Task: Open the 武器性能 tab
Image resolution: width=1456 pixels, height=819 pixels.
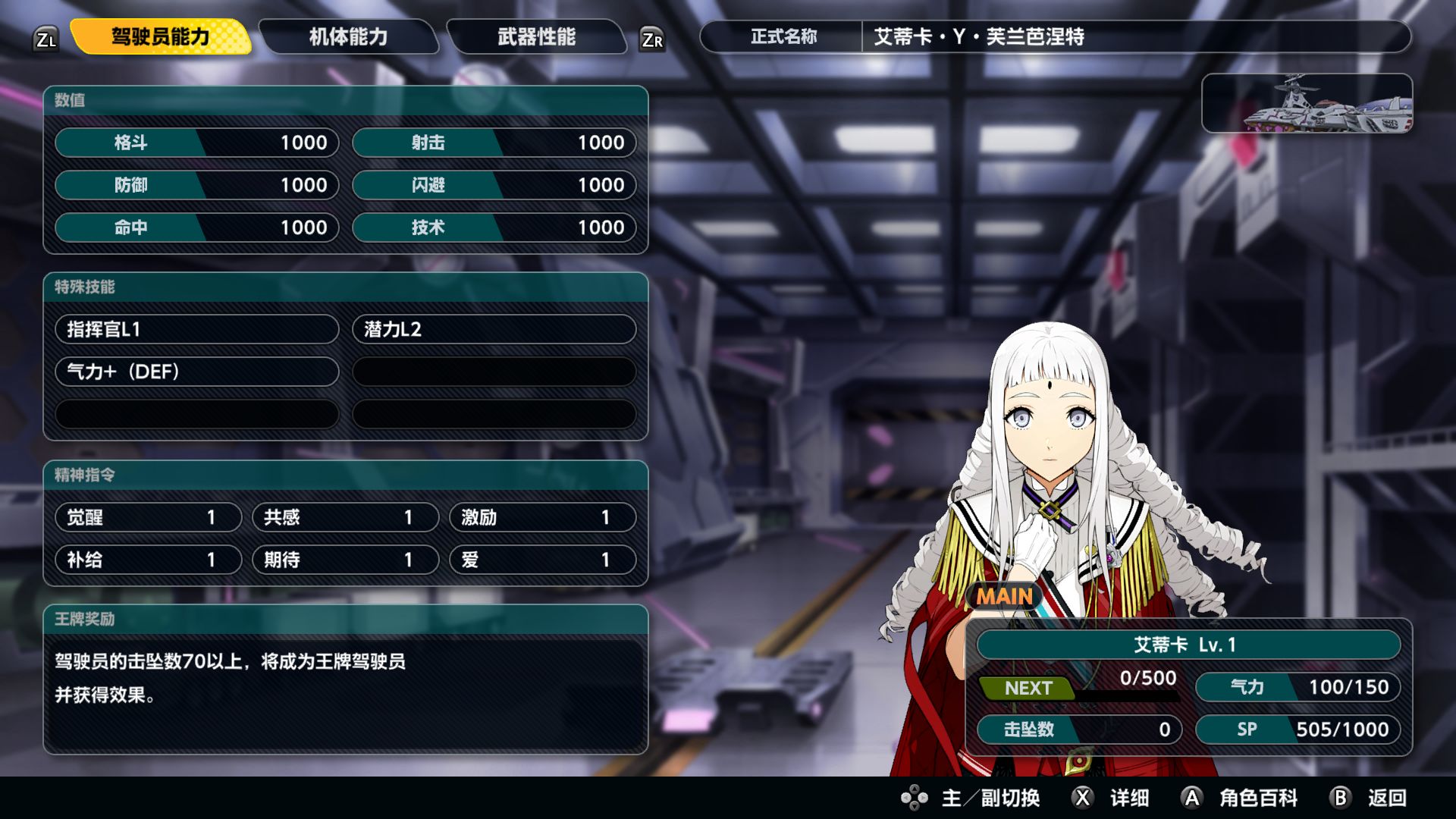Action: click(536, 36)
